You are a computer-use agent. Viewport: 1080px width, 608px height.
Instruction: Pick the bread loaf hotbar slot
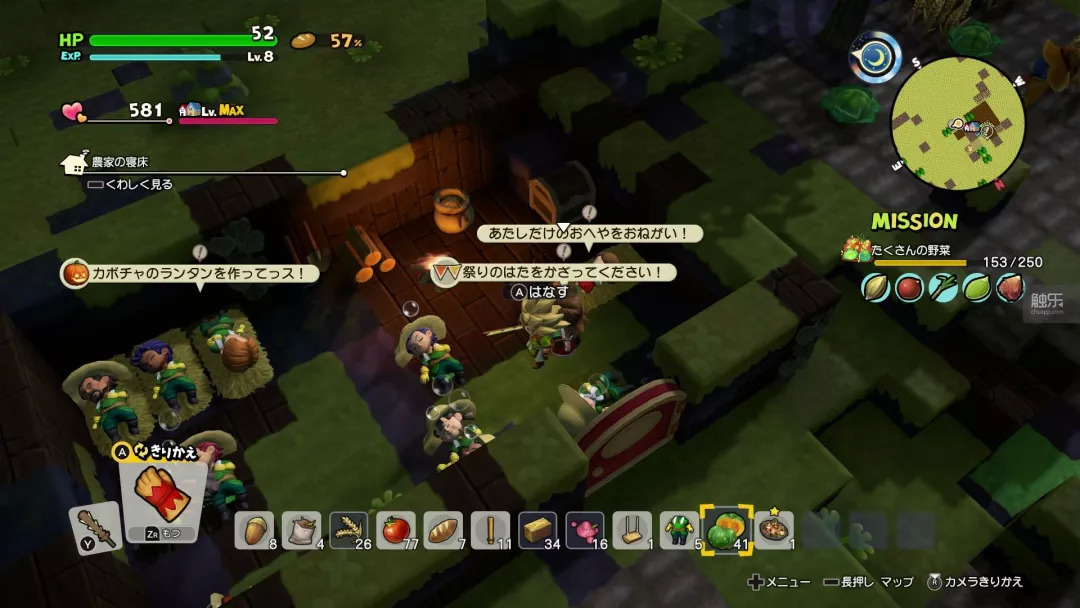443,530
